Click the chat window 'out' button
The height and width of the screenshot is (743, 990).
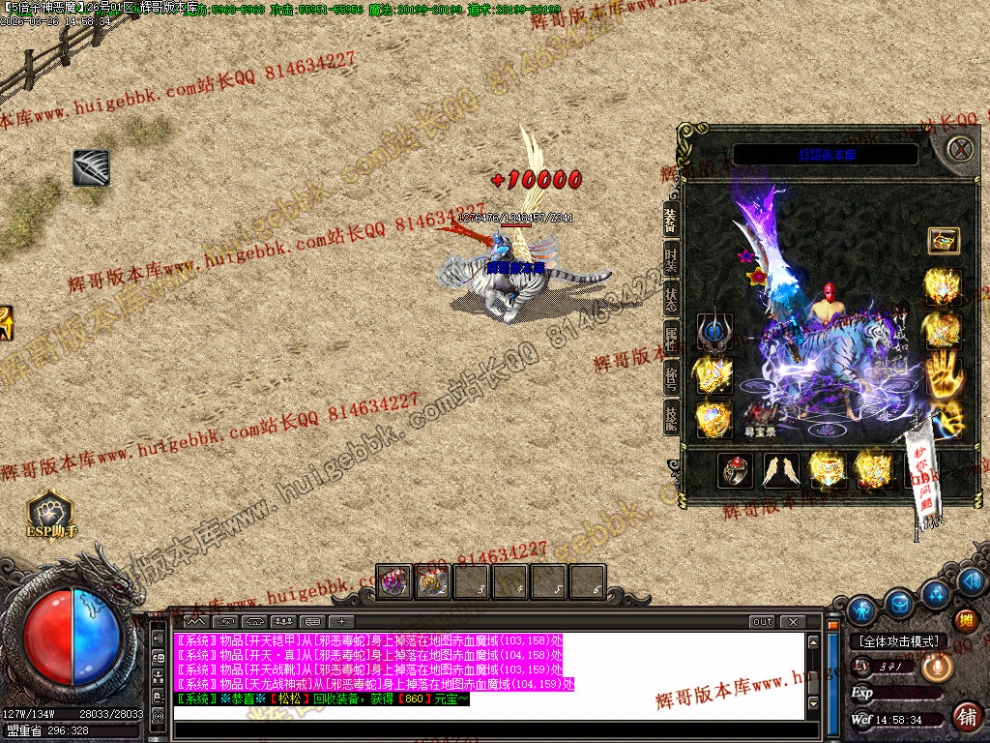coord(763,621)
